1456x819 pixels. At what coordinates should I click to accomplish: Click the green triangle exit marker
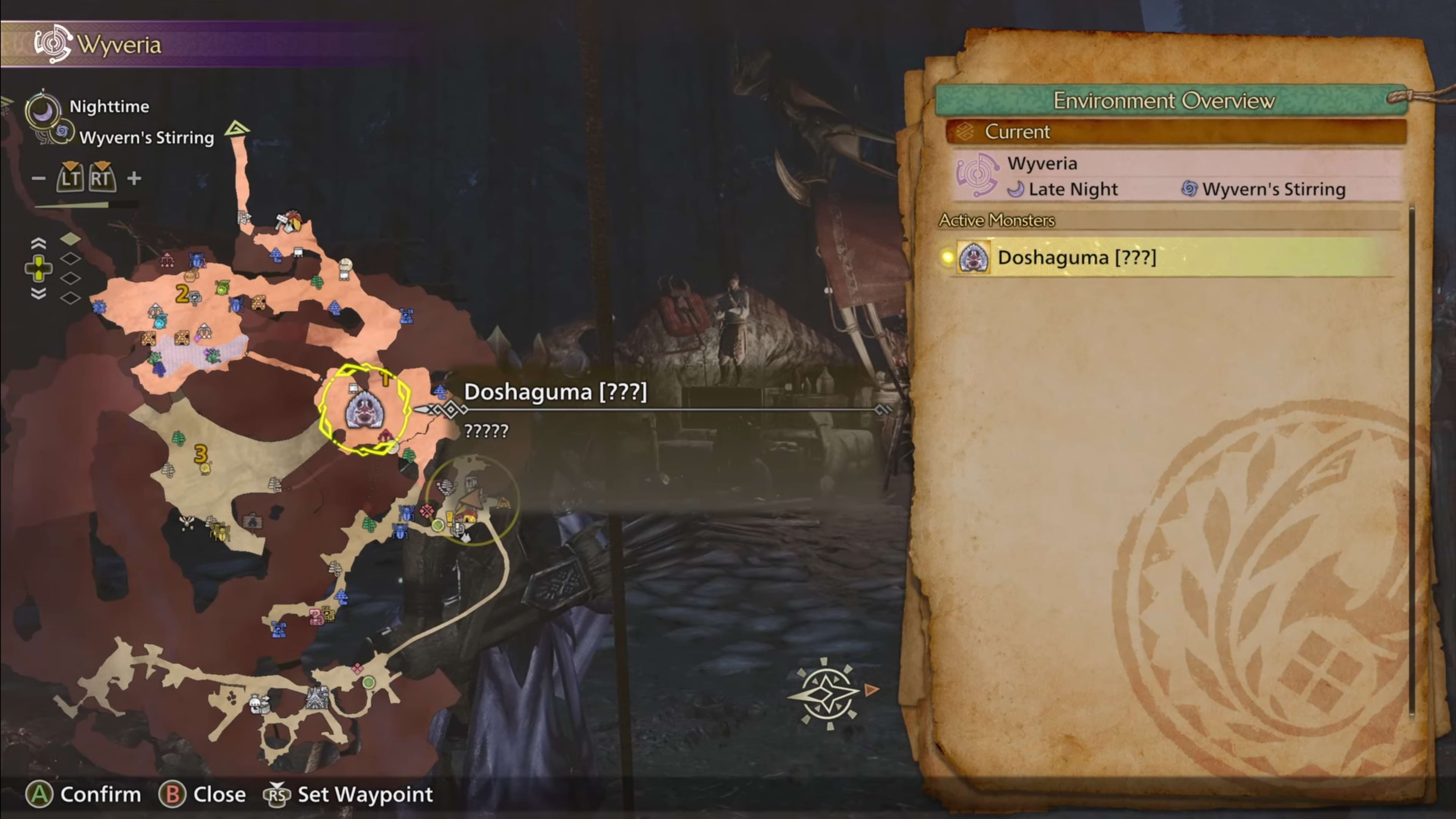[237, 129]
